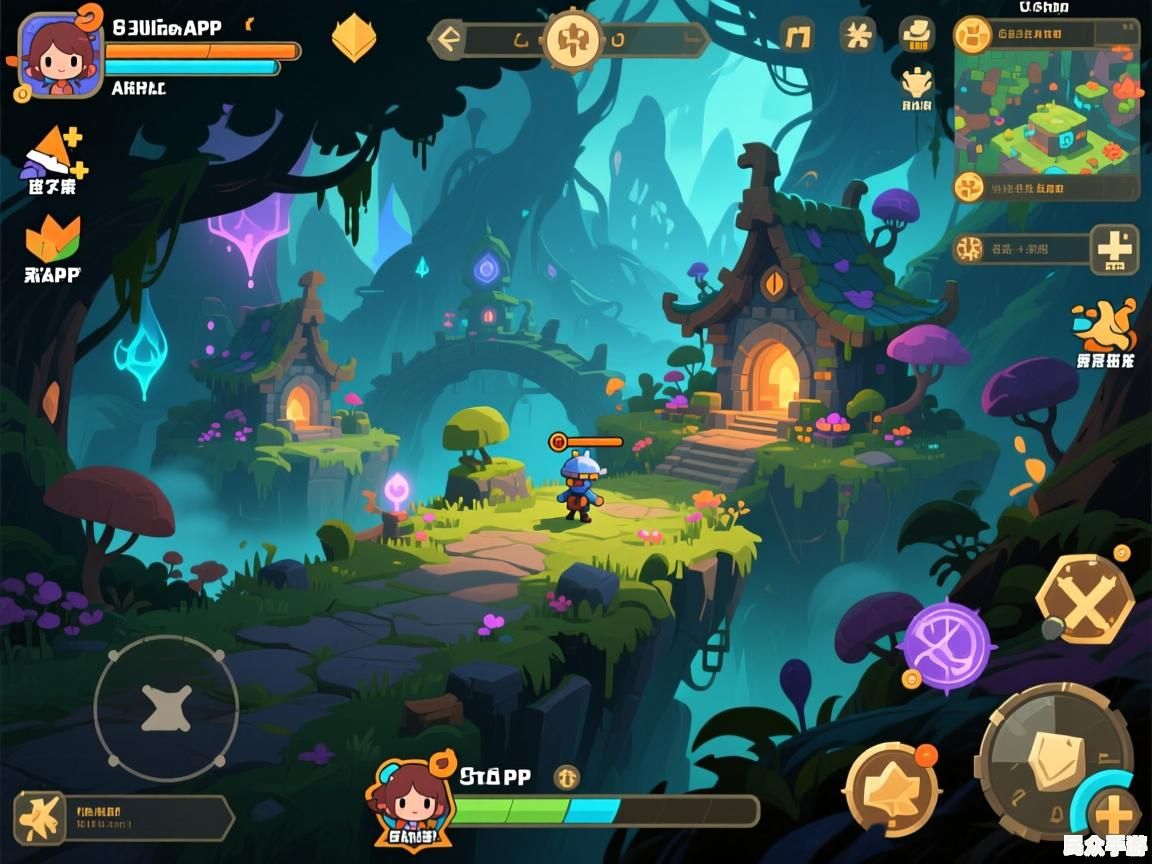Open the orange flame creature icon
1152x864 pixels.
[1105, 326]
